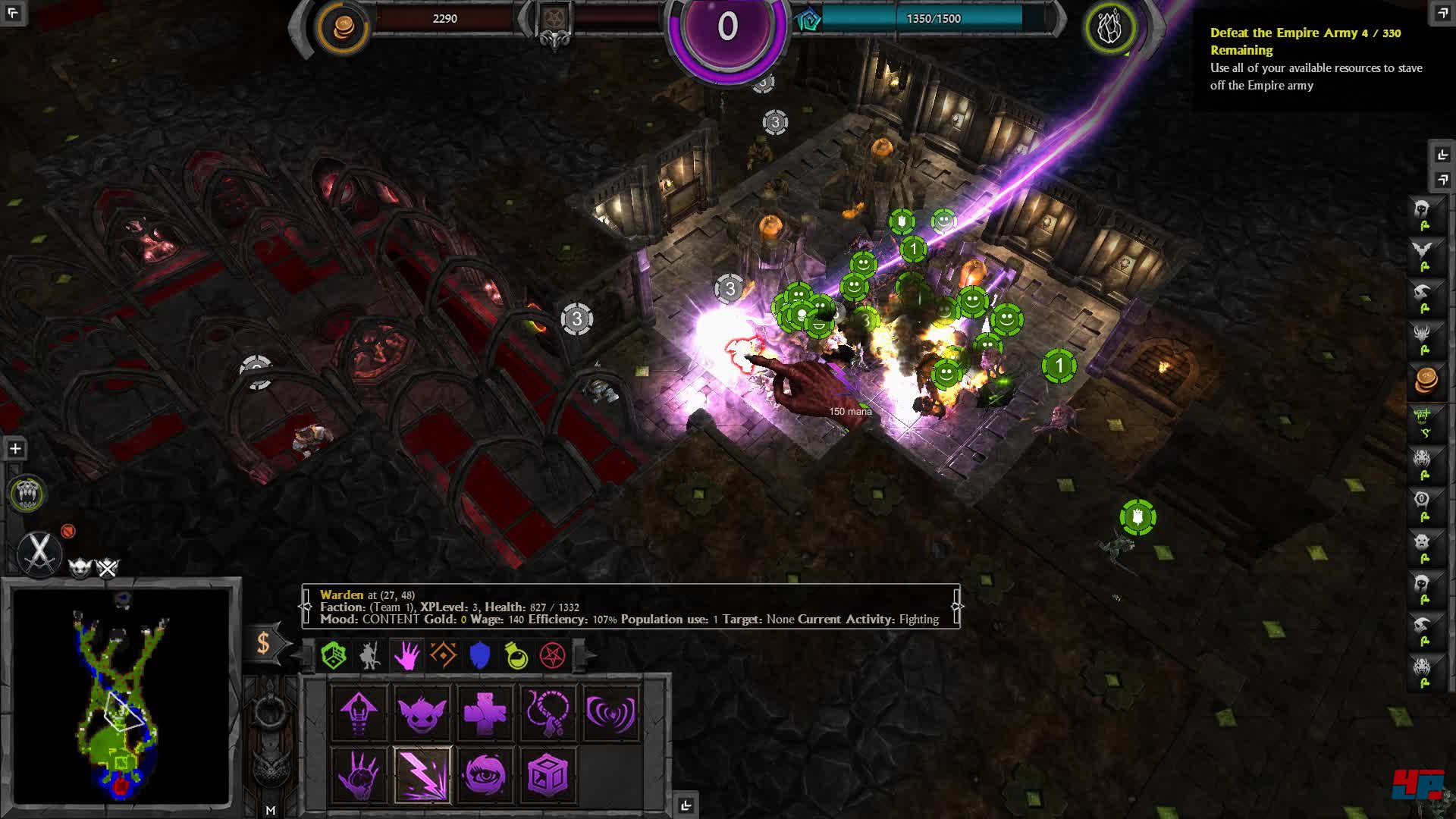Open the grey minion figure tab
Viewport: 1456px width, 819px height.
(x=370, y=655)
